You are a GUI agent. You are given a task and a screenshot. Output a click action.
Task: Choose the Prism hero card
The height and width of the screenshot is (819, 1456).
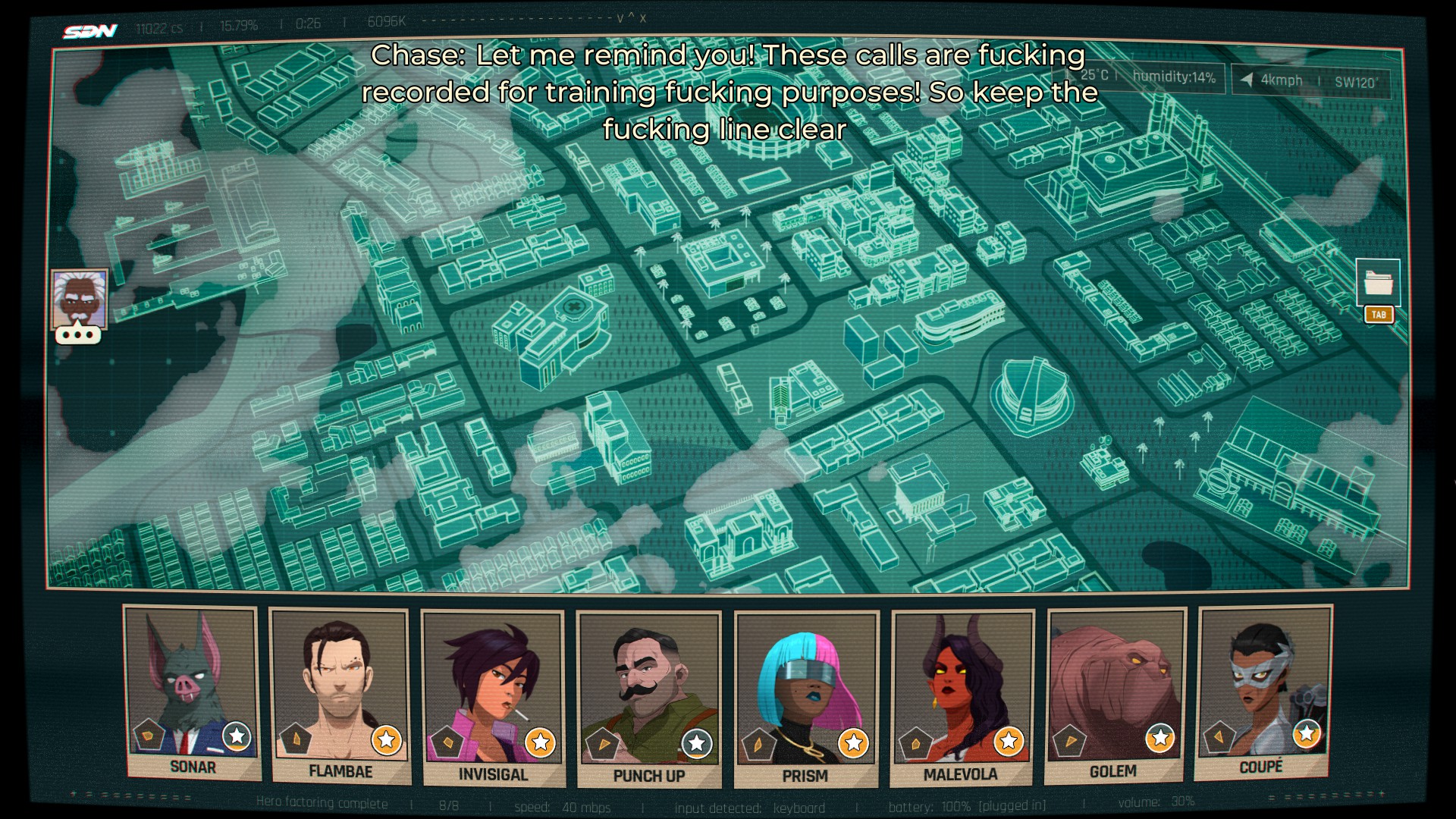[x=806, y=699]
